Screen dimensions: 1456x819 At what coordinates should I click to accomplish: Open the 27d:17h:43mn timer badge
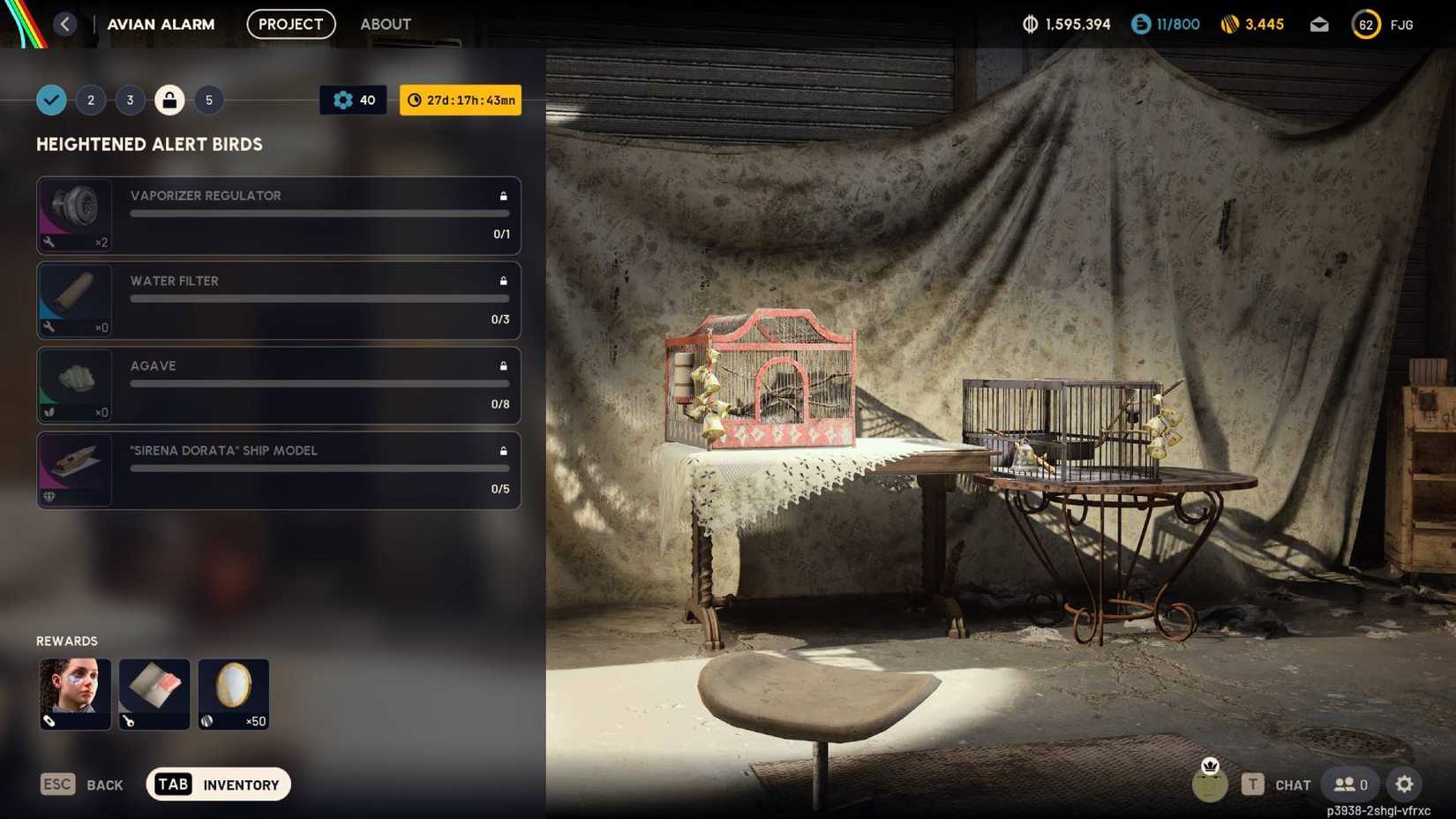(x=459, y=100)
